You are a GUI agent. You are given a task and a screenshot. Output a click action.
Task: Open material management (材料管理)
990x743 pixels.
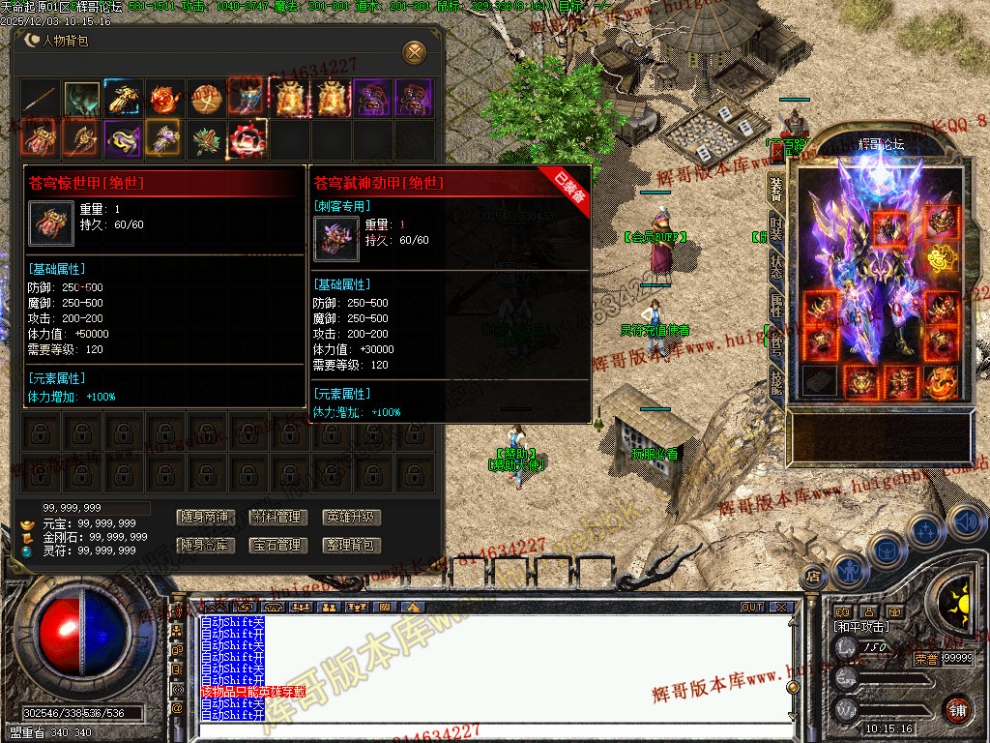coord(278,518)
